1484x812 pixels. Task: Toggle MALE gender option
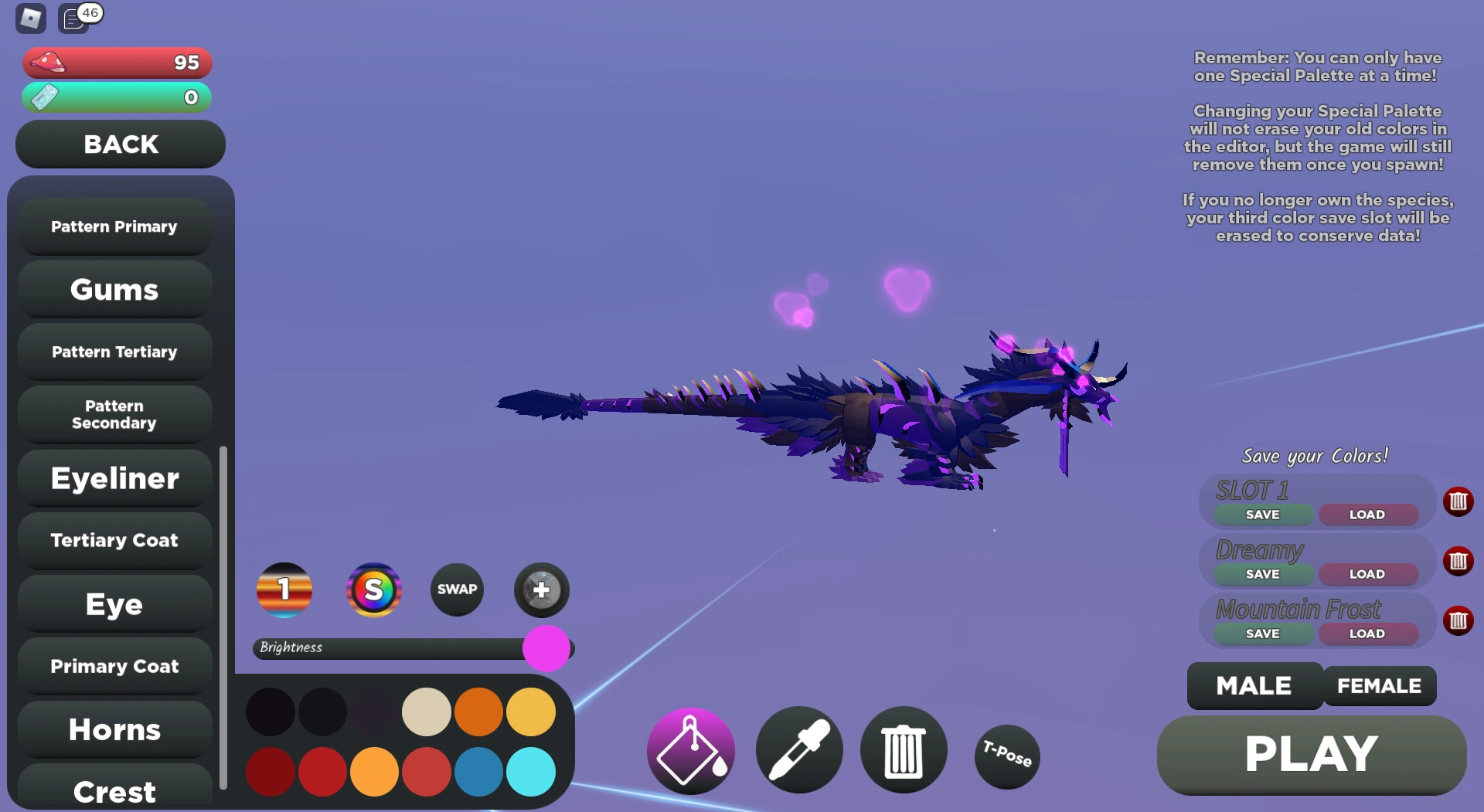pos(1253,685)
